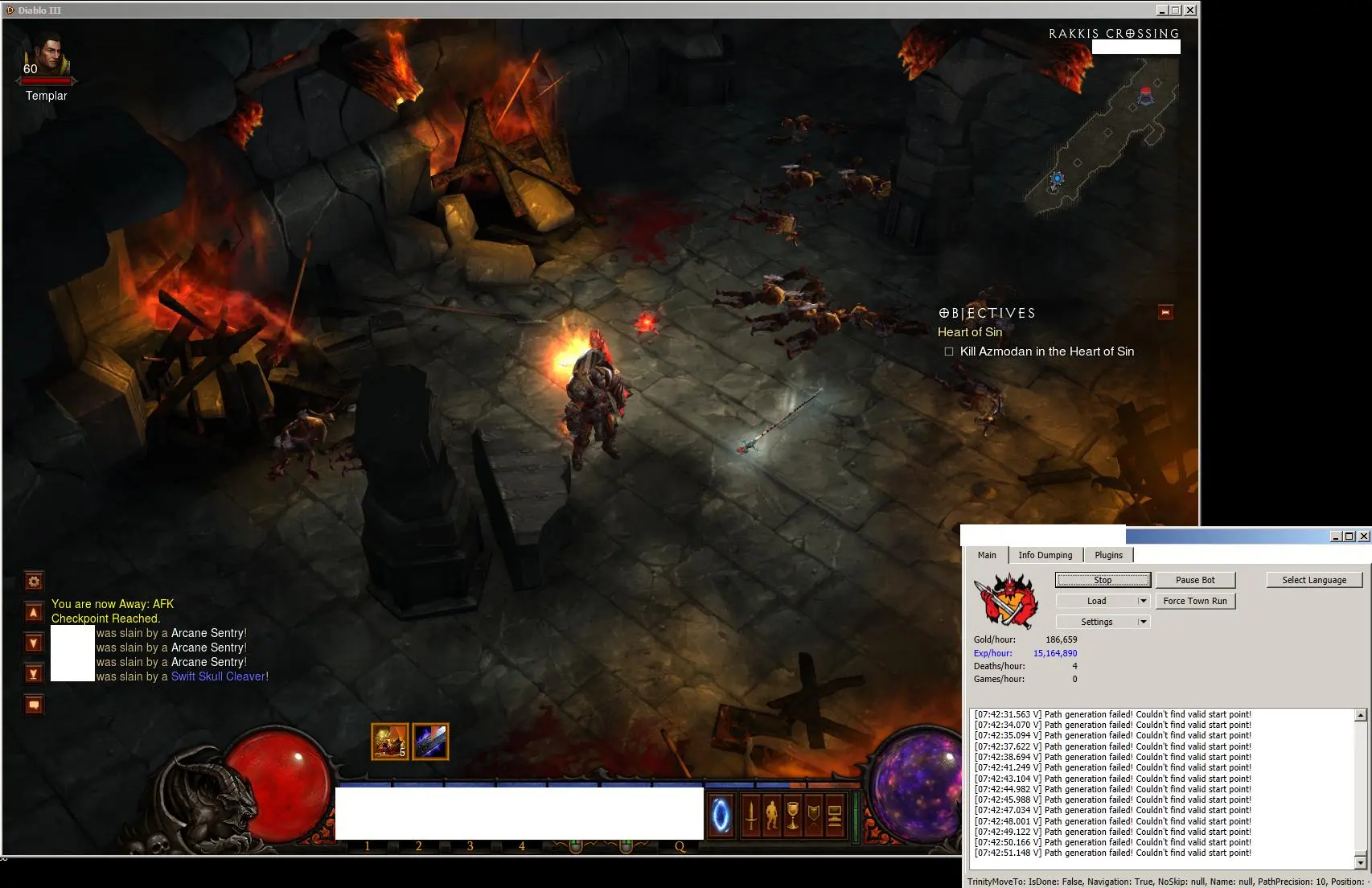Screen dimensions: 1372x888
Task: Choose Select Language in bot window
Action: pos(1314,580)
